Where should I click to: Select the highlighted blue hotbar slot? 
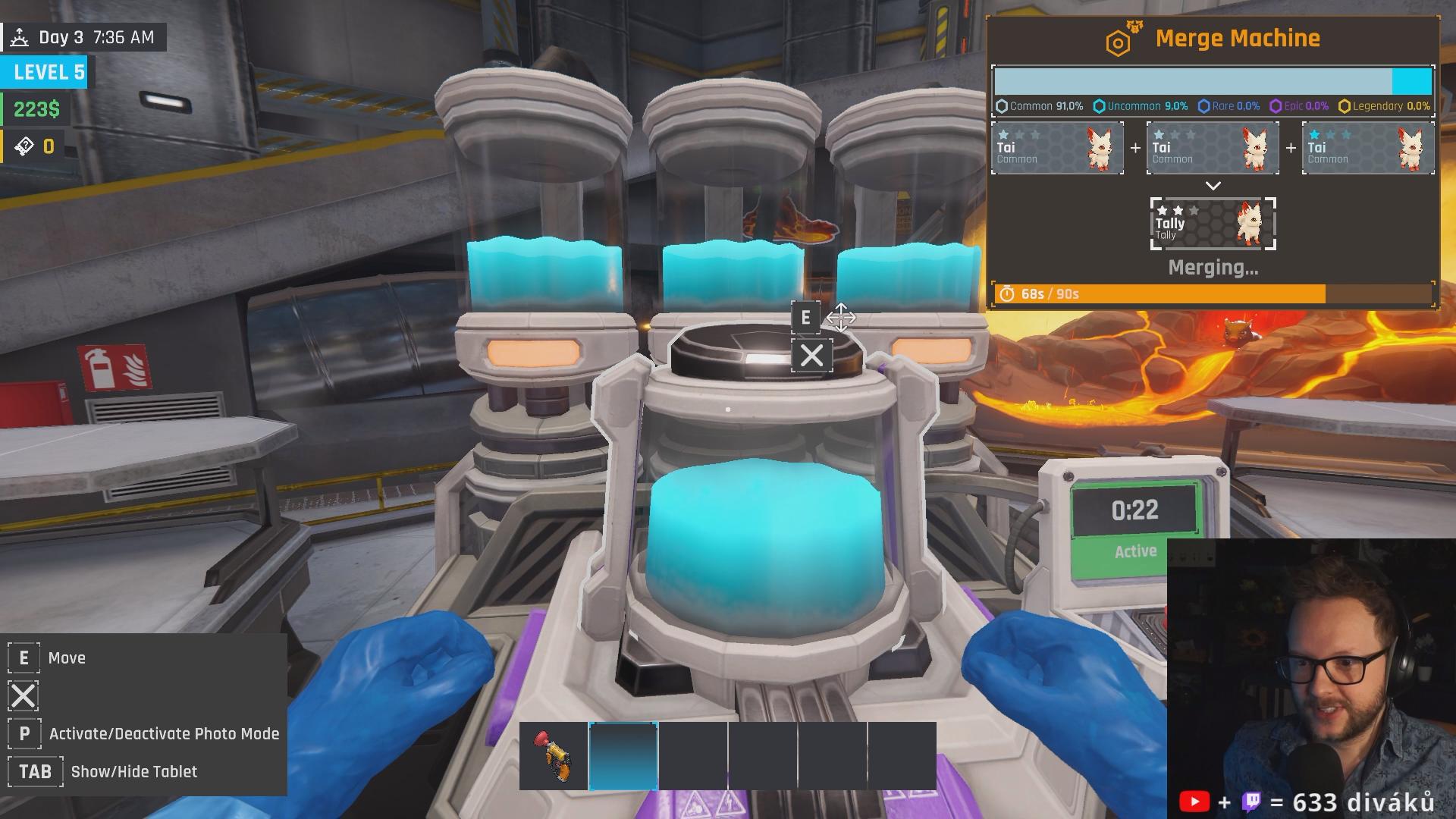[x=623, y=756]
